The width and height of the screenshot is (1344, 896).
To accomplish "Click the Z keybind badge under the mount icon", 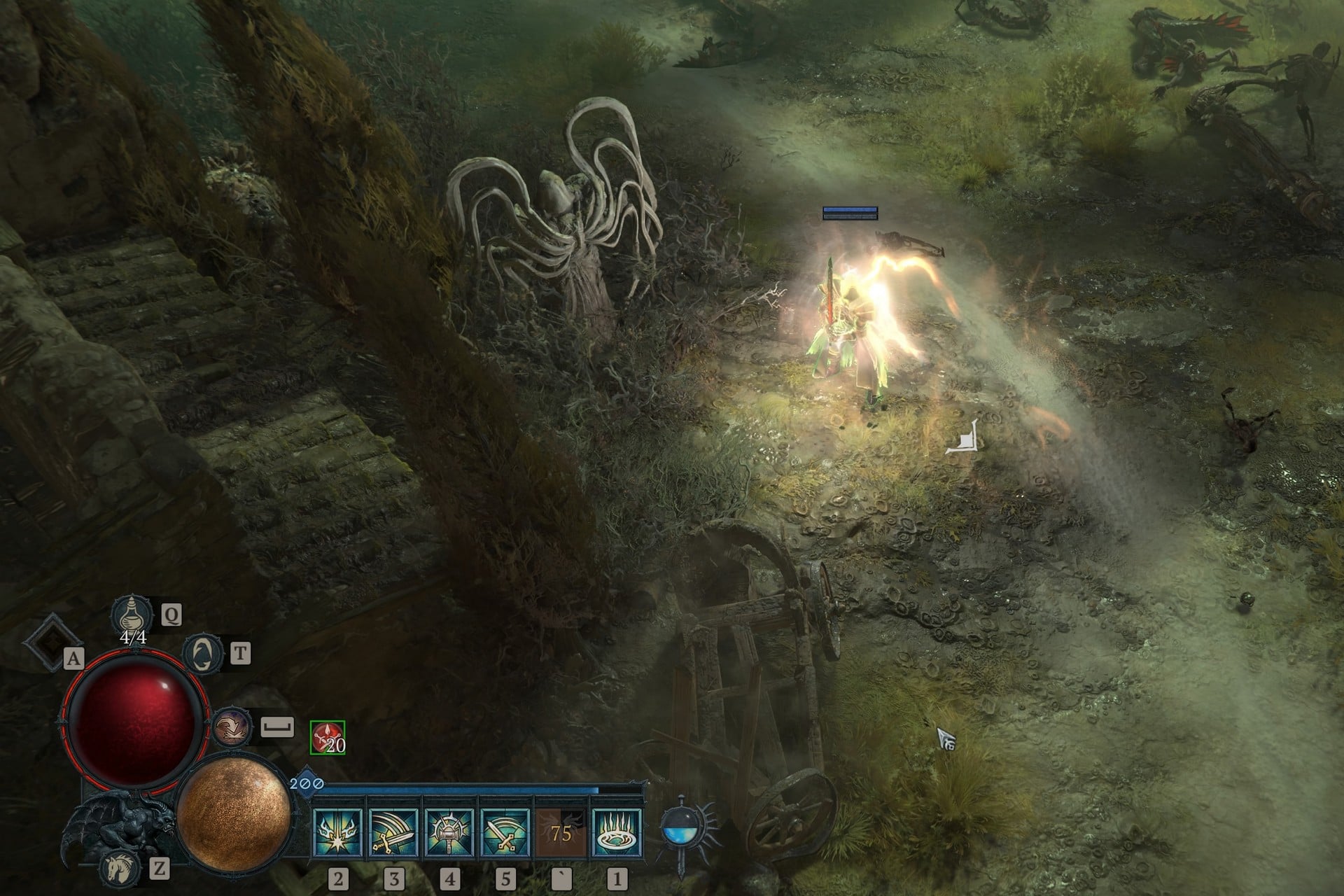I will 160,869.
